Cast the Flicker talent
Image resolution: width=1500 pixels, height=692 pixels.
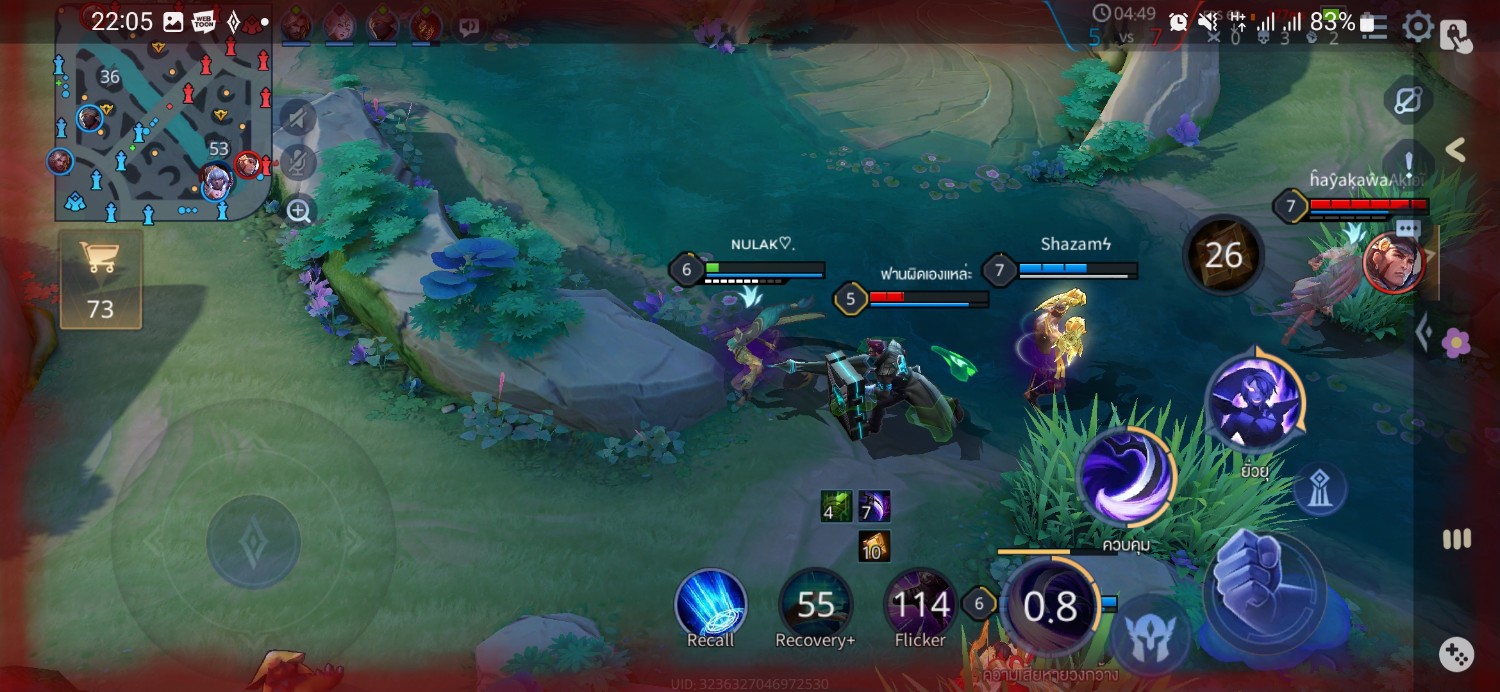click(920, 603)
